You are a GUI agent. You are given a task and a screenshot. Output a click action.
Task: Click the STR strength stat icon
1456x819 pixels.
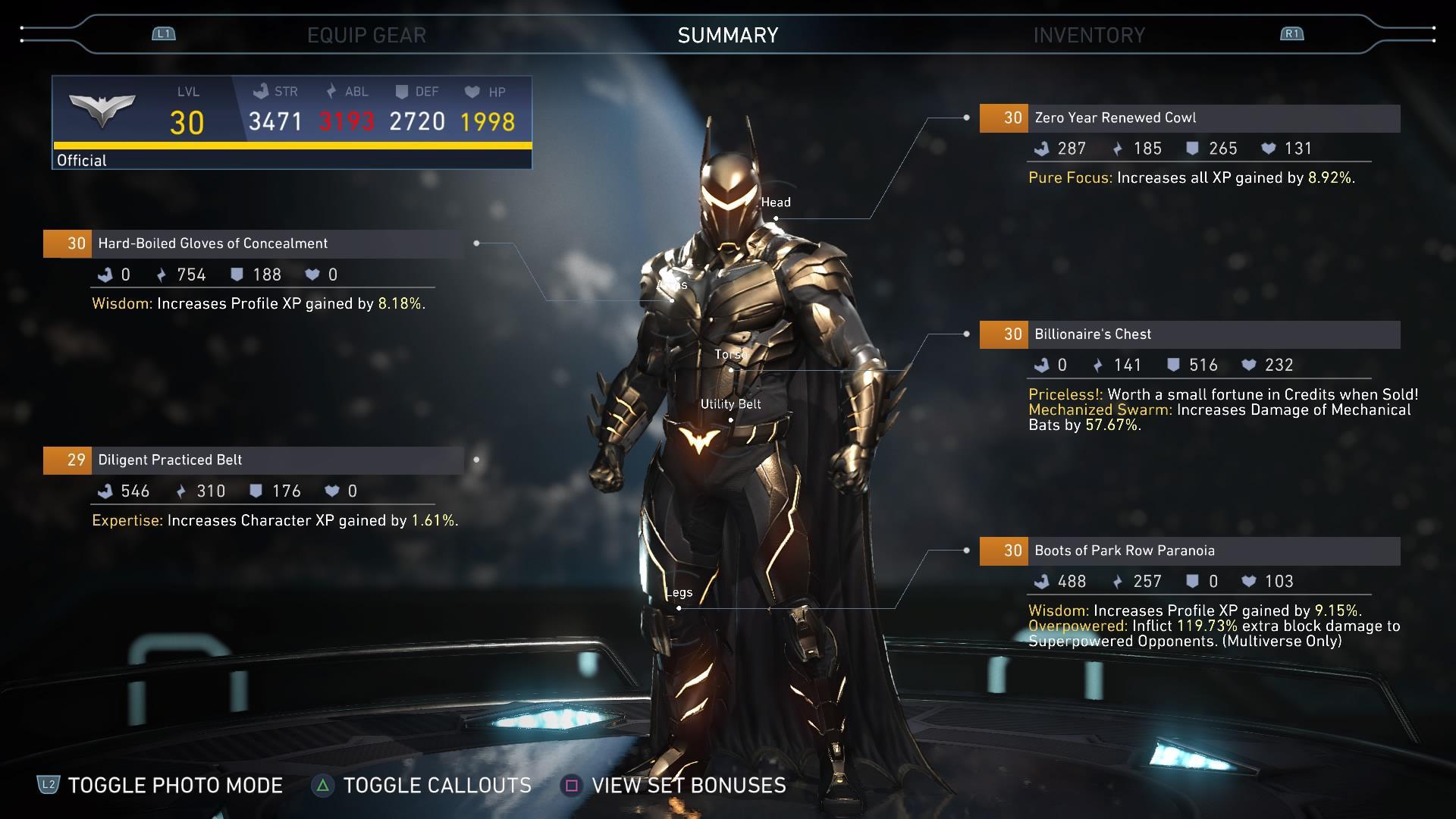tap(262, 91)
